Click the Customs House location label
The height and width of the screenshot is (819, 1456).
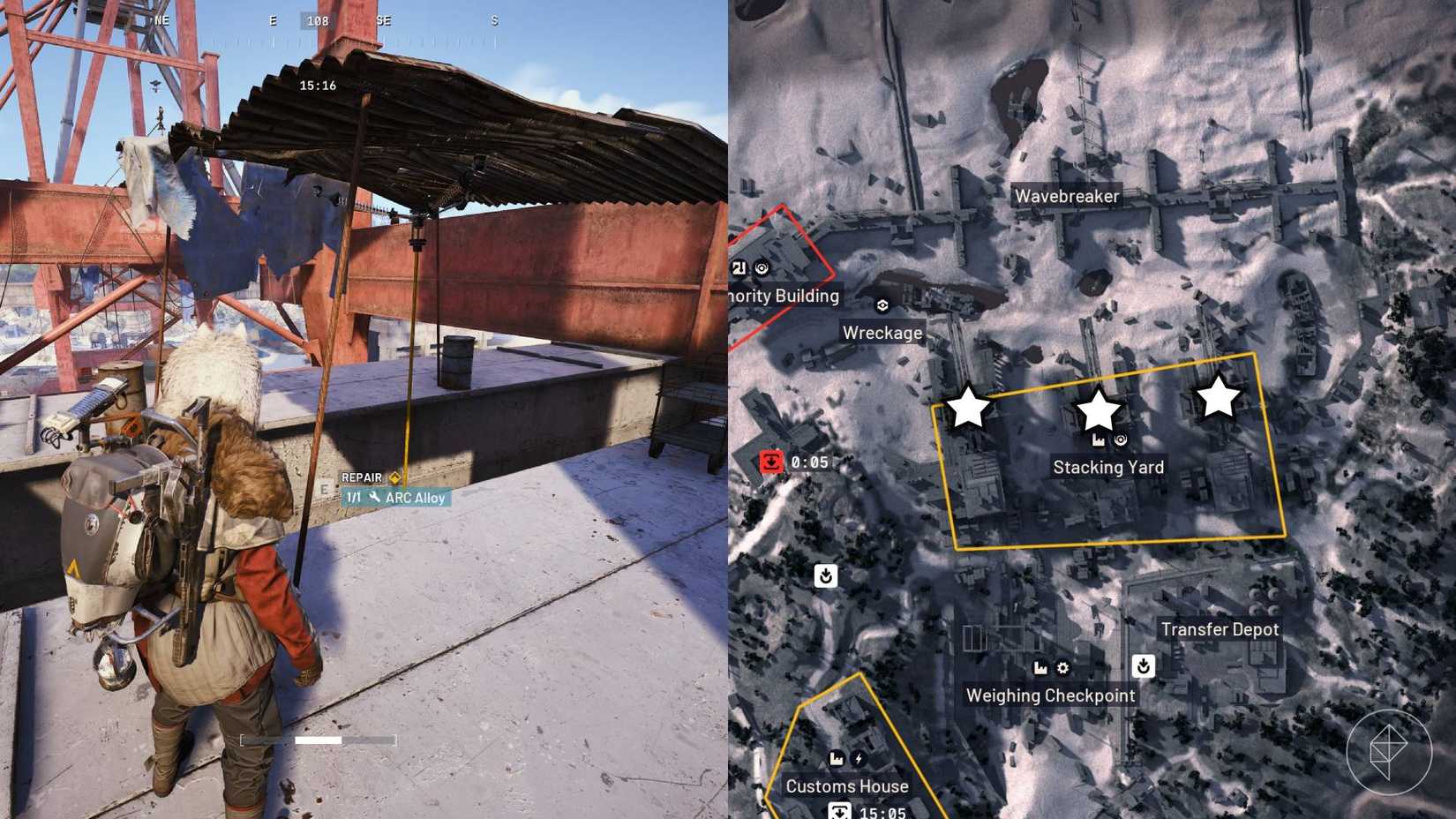[846, 785]
